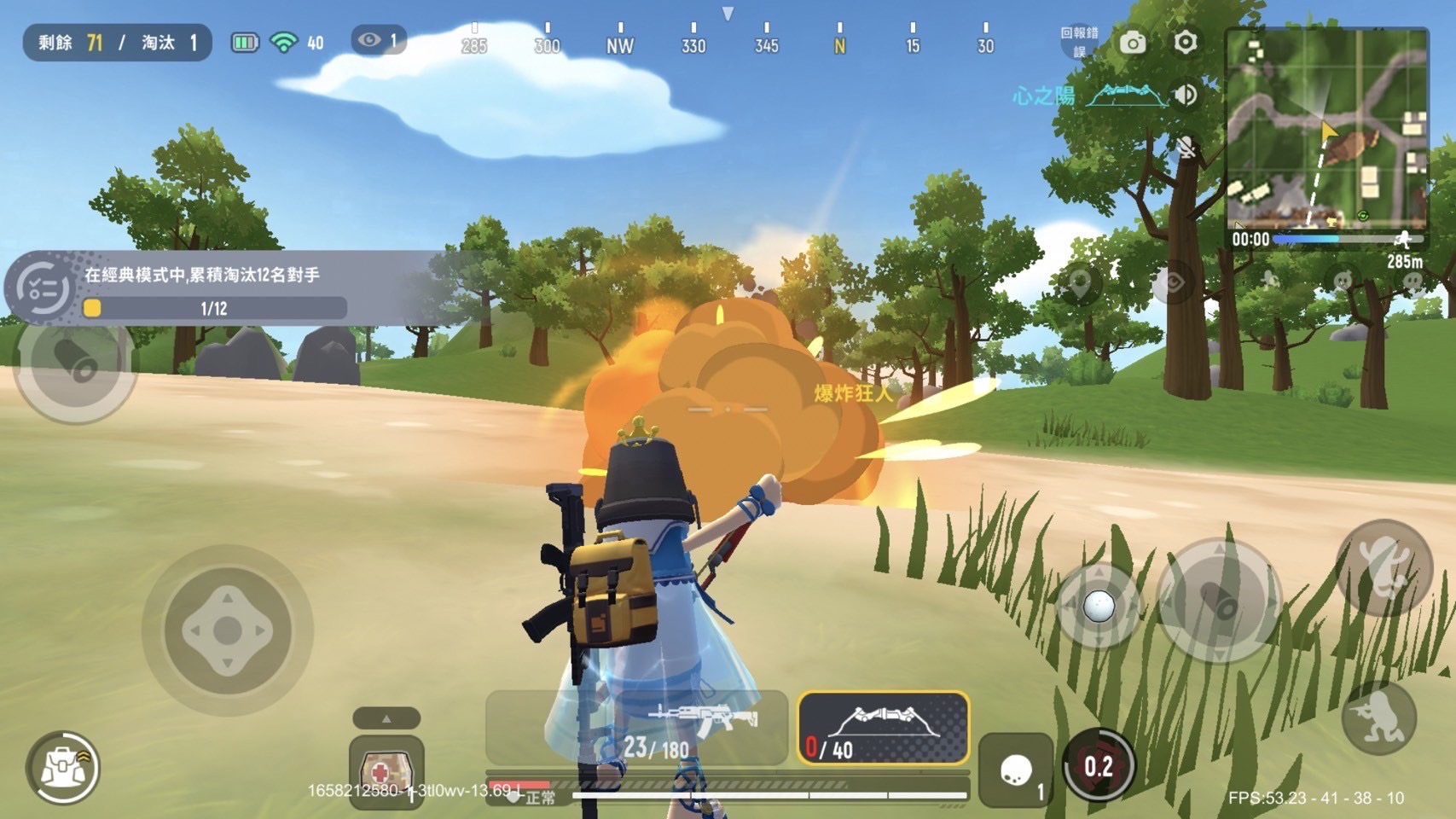Tap the camera screenshot icon
Screen dimensions: 1456x819
[x=1133, y=43]
